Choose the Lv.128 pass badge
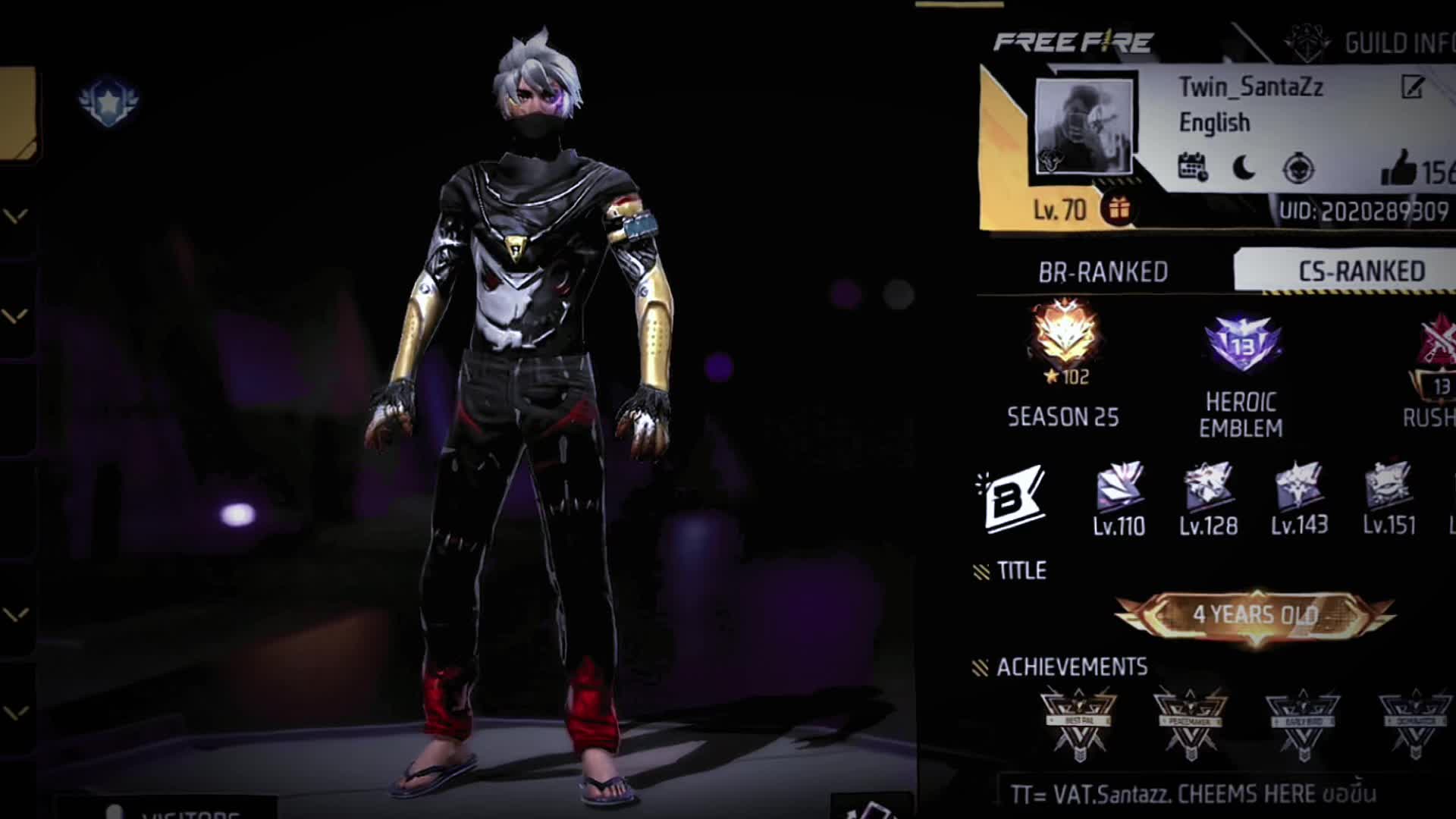This screenshot has width=1456, height=819. point(1209,488)
